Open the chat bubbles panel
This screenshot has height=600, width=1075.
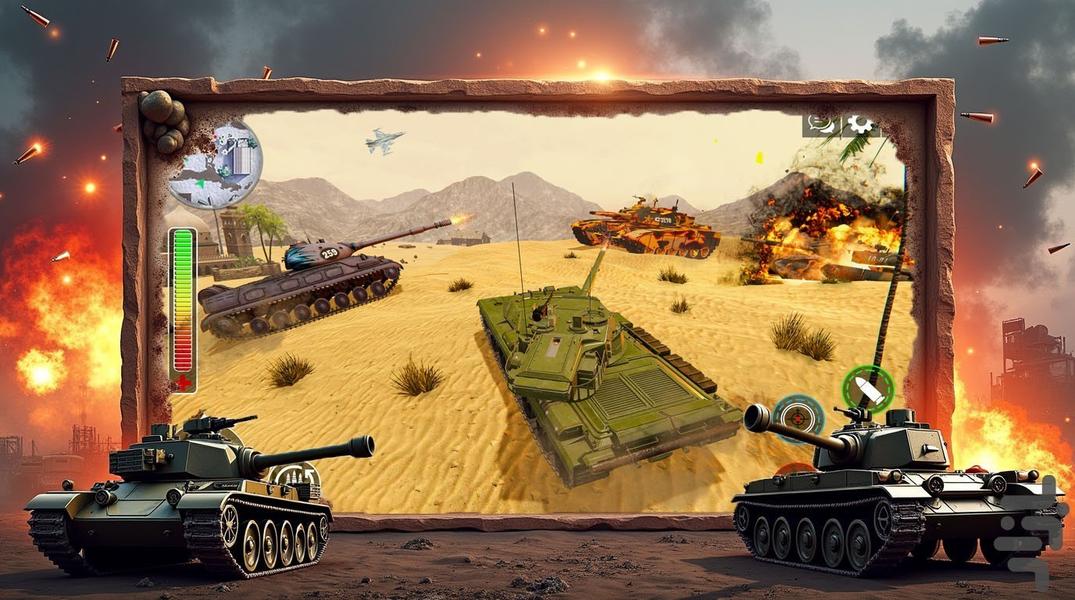coord(821,125)
